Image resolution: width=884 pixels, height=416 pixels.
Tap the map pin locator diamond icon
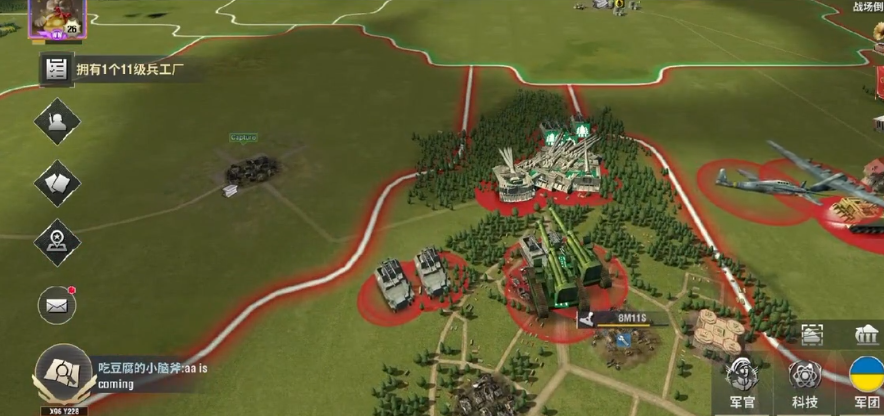pyautogui.click(x=57, y=242)
